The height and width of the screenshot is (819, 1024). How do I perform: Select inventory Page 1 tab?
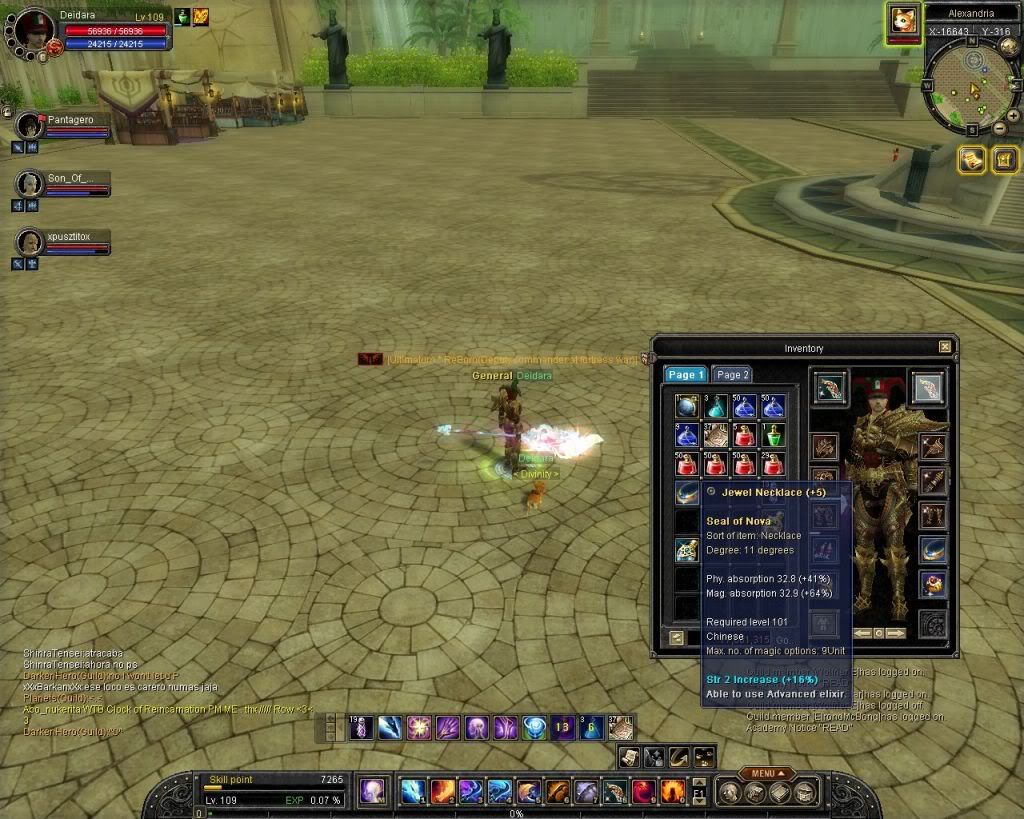click(x=686, y=375)
